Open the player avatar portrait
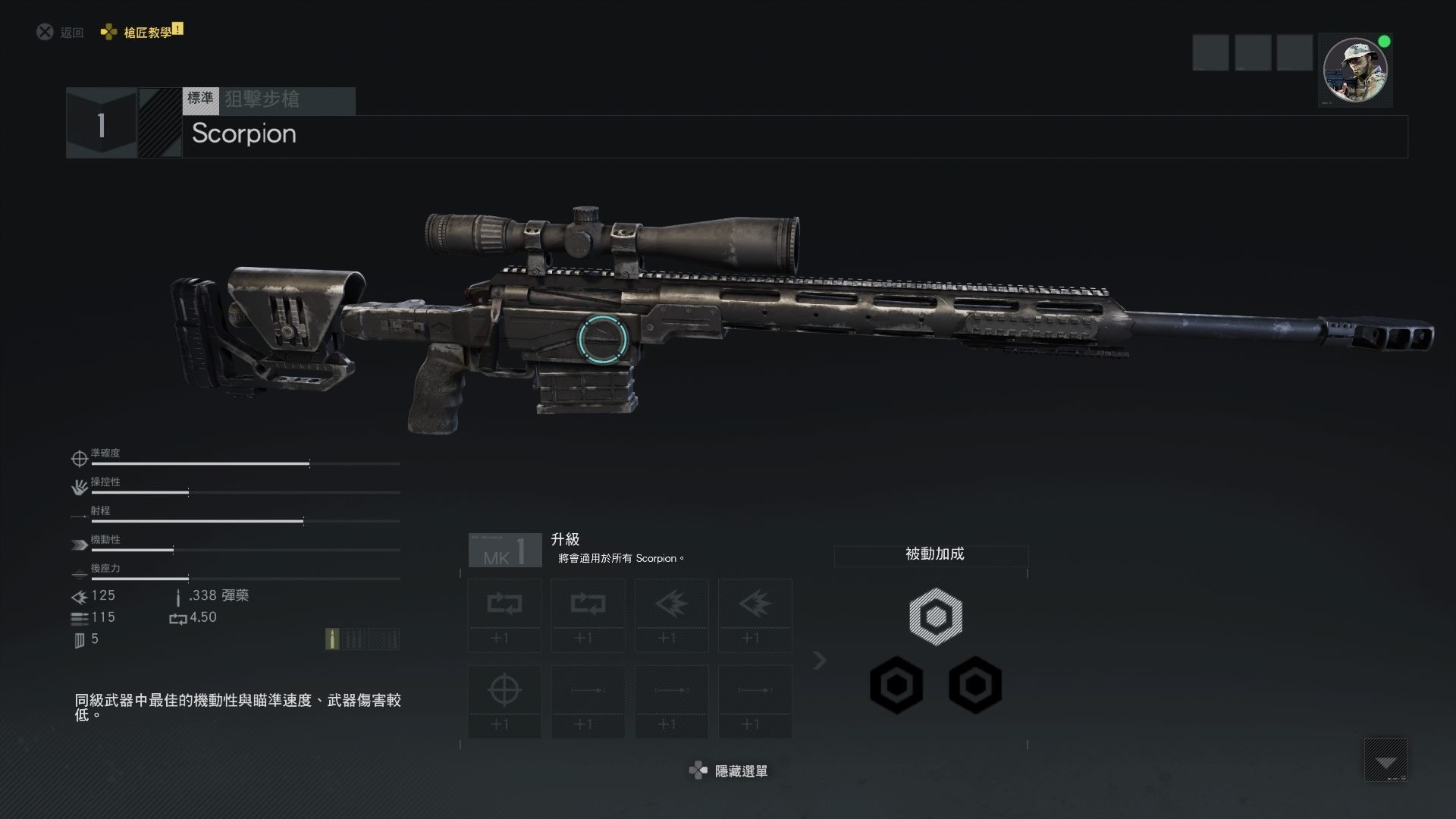This screenshot has height=819, width=1456. [x=1354, y=70]
